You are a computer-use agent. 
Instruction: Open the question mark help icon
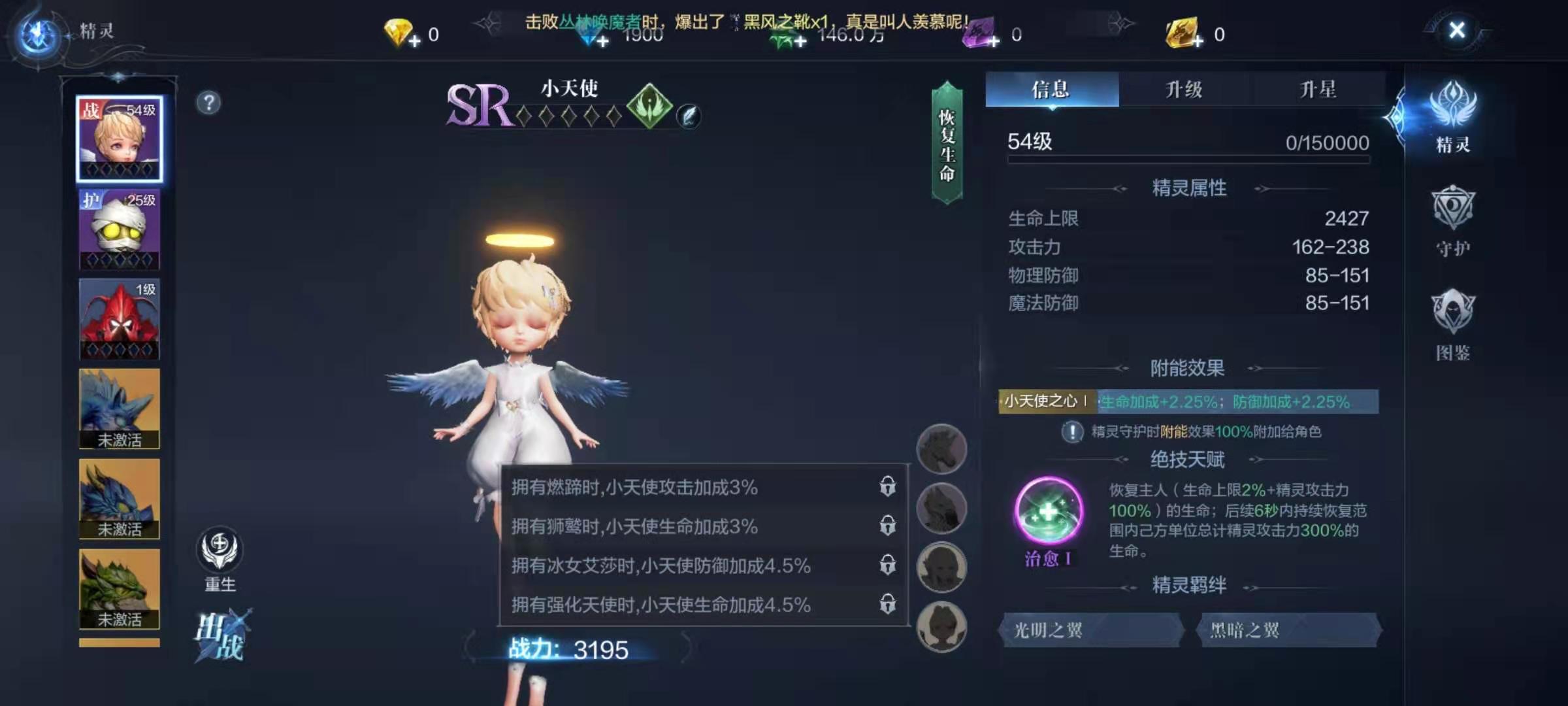click(208, 101)
